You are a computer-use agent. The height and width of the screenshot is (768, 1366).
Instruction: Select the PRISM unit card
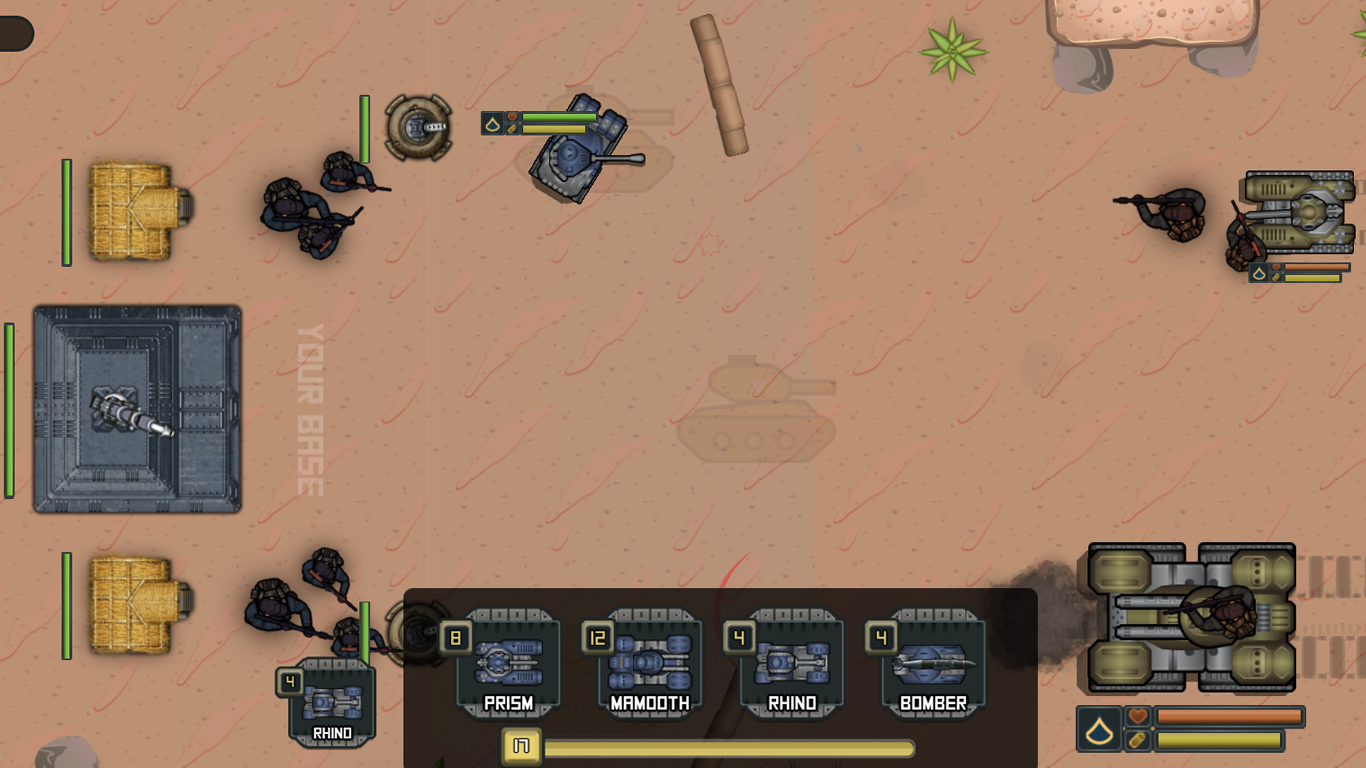pos(510,665)
